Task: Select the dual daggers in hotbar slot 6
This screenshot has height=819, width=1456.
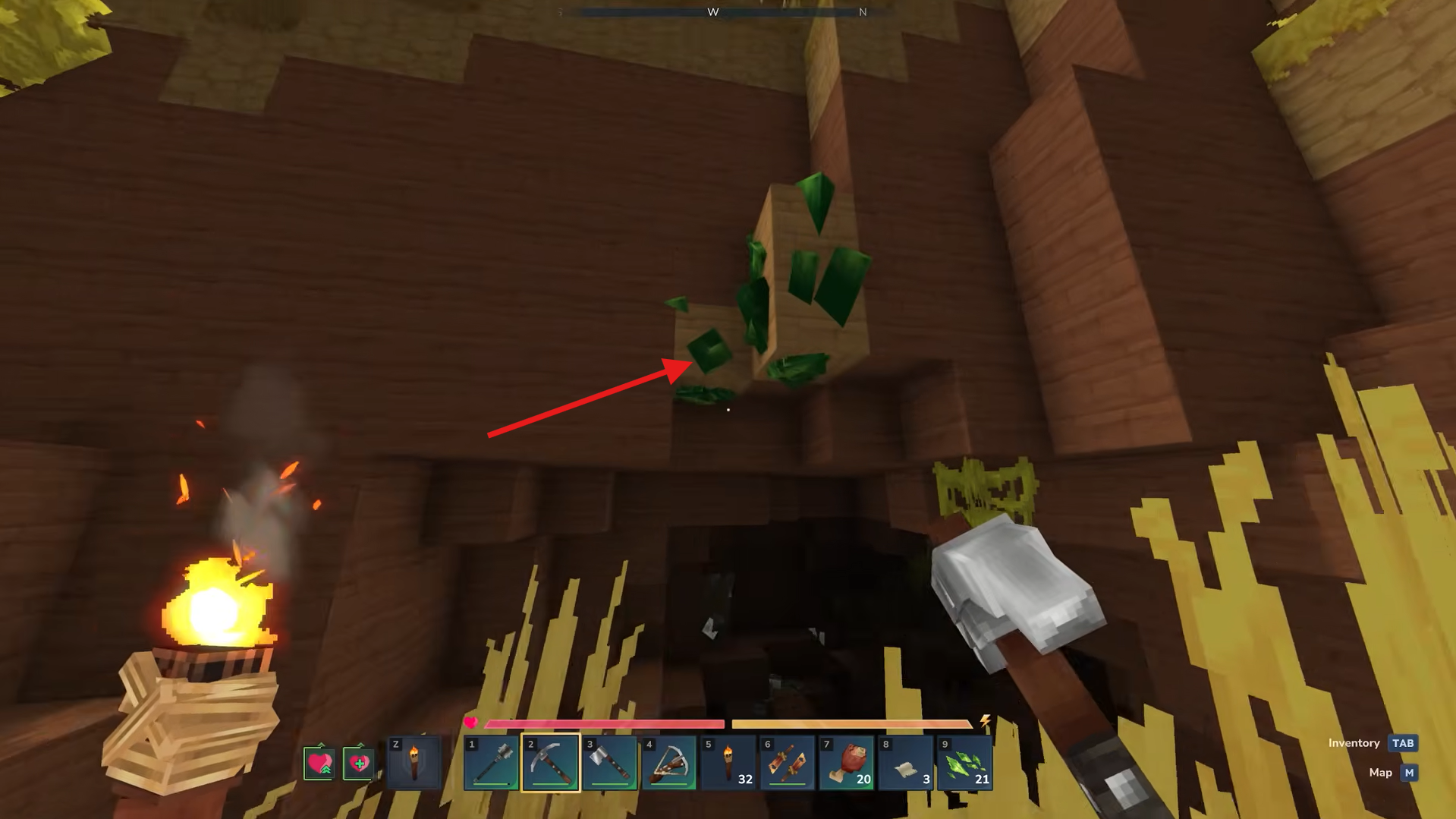Action: click(x=787, y=763)
